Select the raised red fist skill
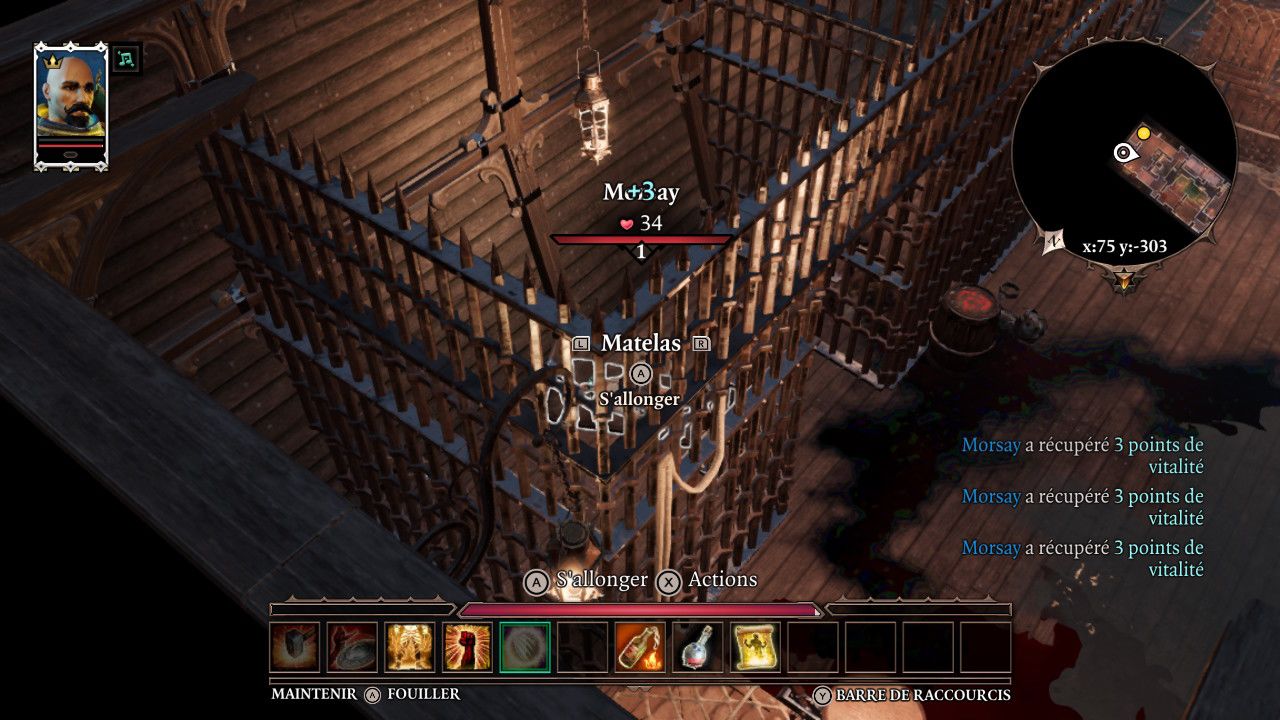Image resolution: width=1280 pixels, height=720 pixels. pyautogui.click(x=468, y=647)
